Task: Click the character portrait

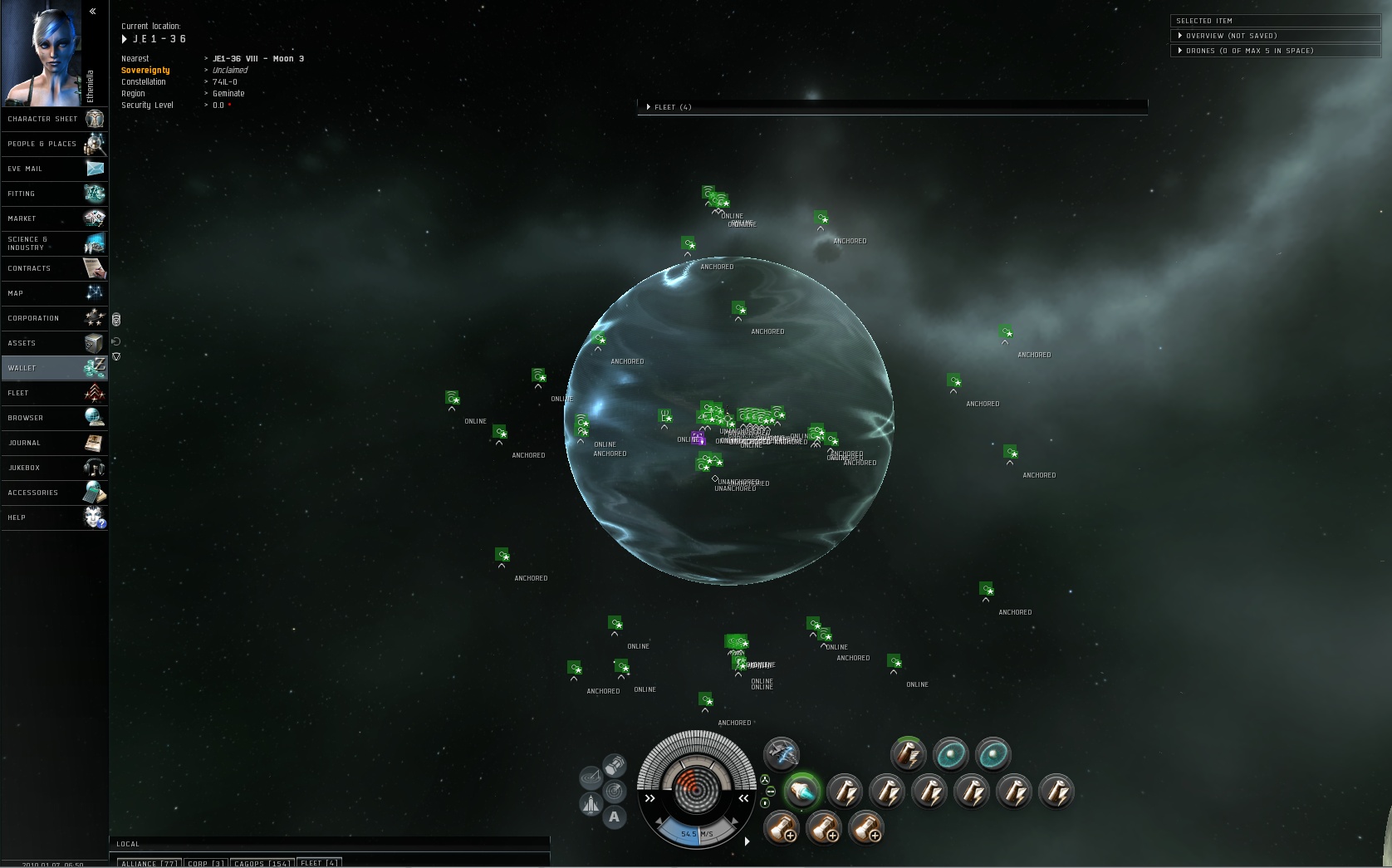Action: click(x=42, y=51)
